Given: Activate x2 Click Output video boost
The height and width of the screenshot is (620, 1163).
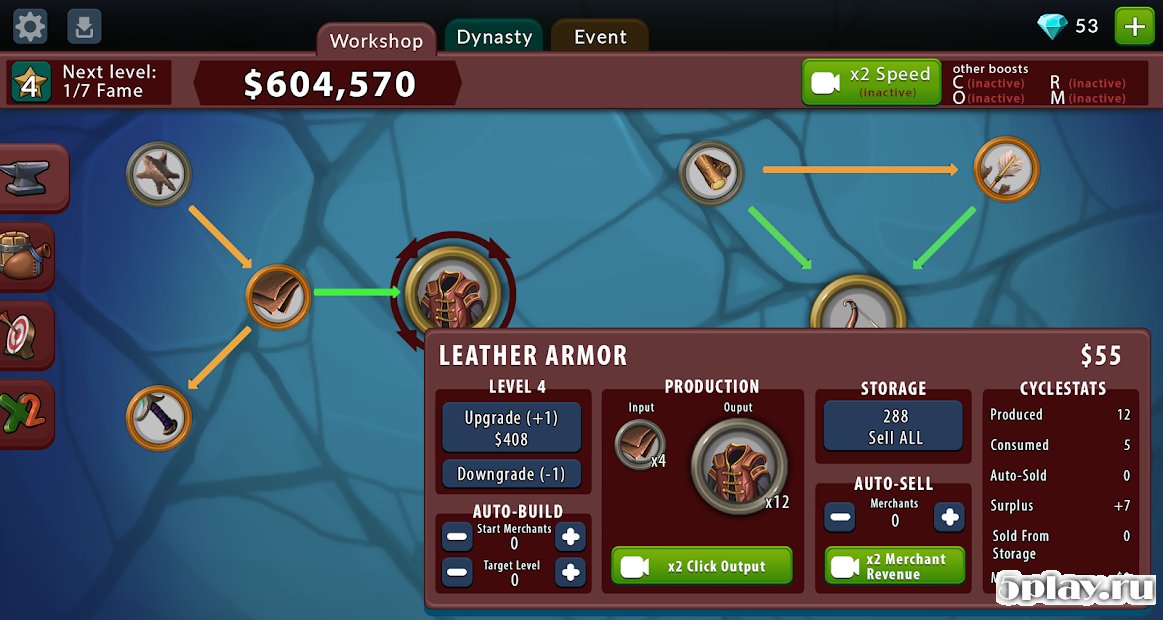Looking at the screenshot, I should tap(701, 566).
